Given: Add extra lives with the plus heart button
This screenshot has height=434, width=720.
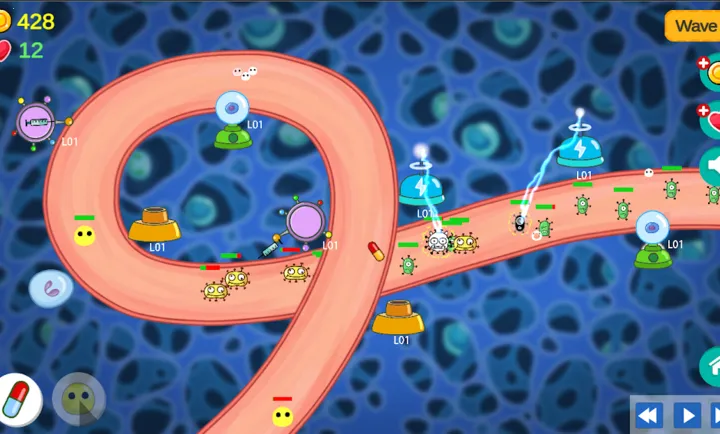Looking at the screenshot, I should [710, 118].
